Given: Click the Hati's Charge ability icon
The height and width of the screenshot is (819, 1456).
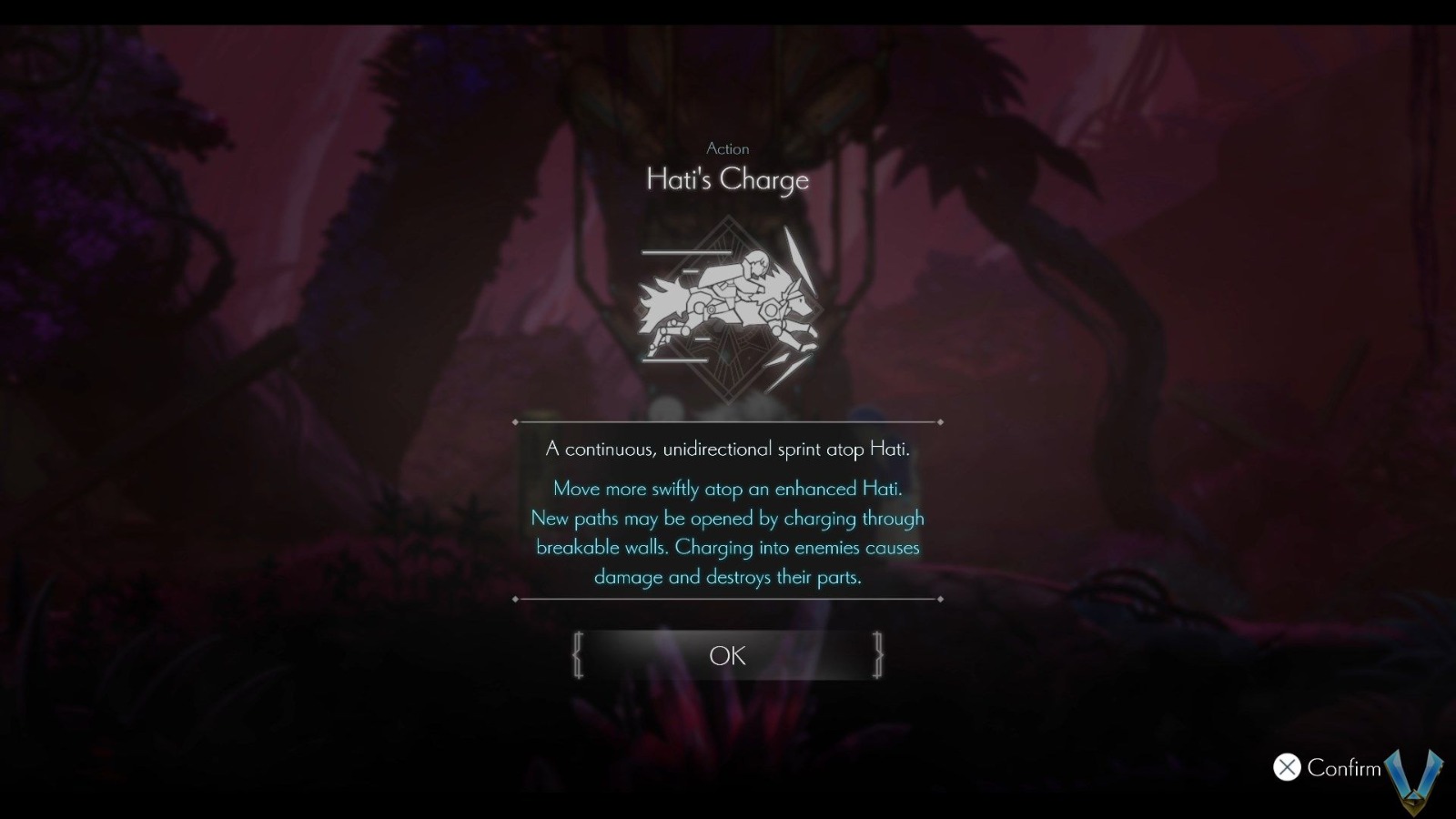Looking at the screenshot, I should coord(728,309).
